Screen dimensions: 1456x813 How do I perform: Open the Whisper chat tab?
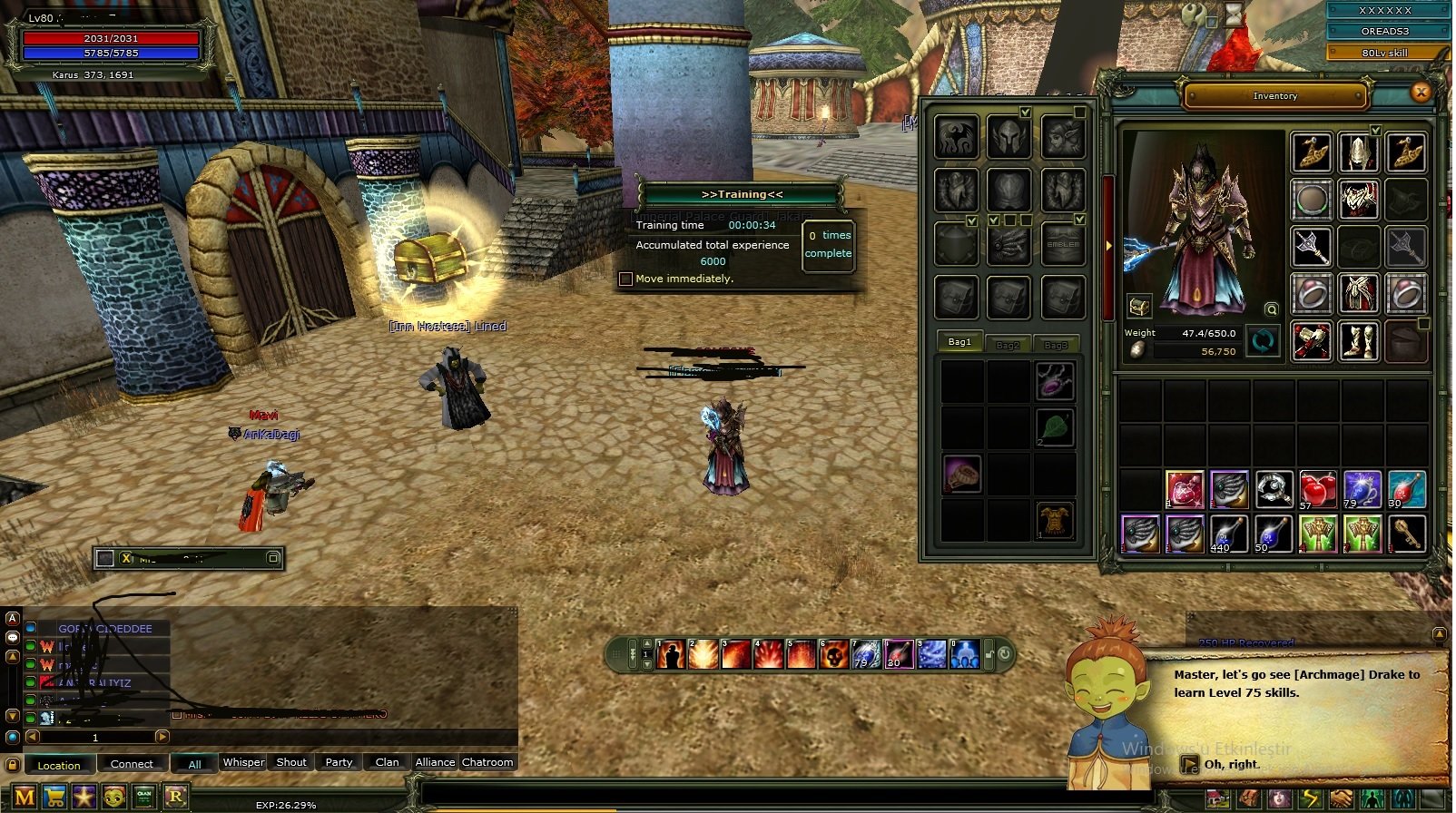(242, 763)
